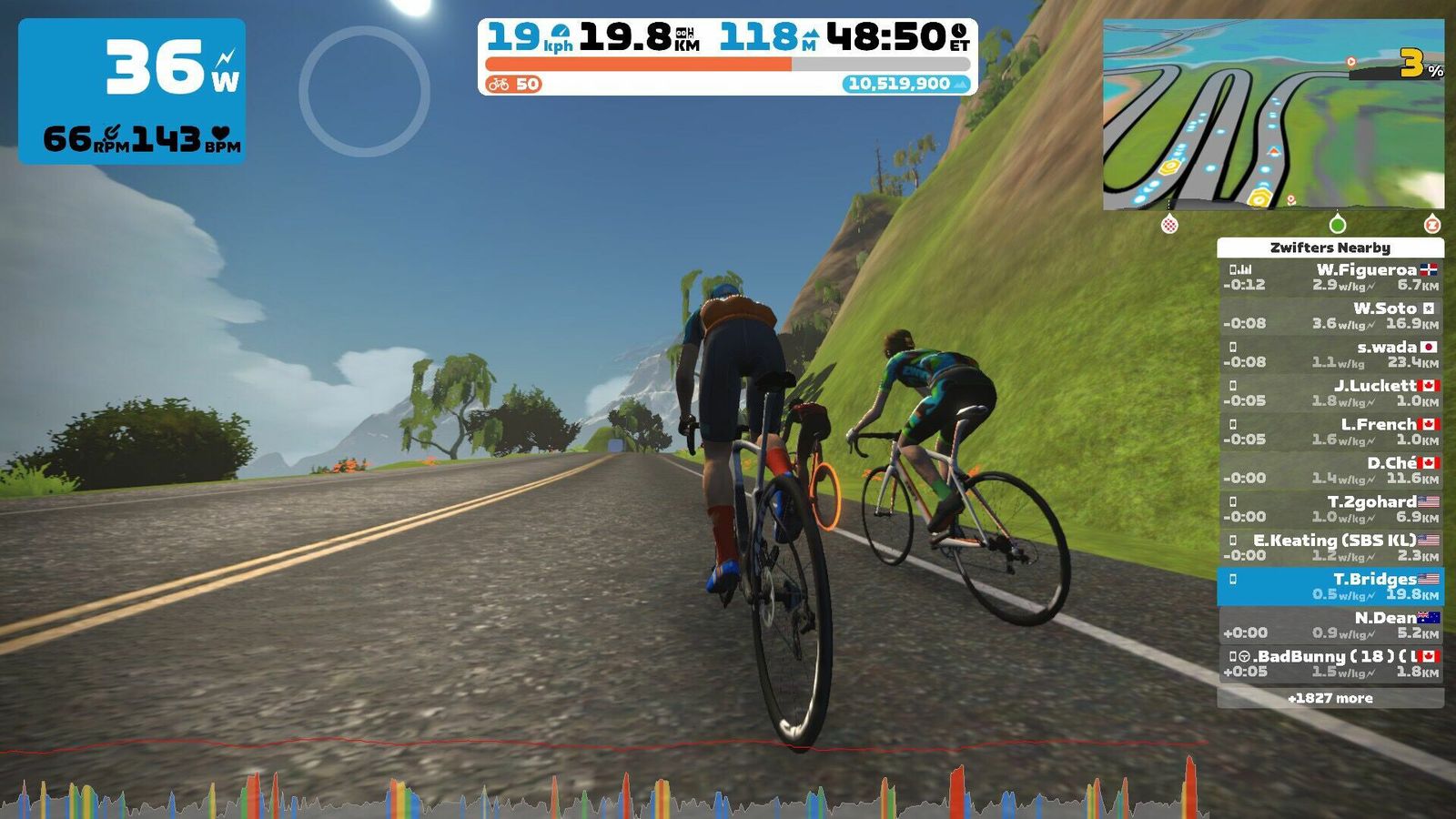The width and height of the screenshot is (1456, 819).
Task: Select W.Soto rider row
Action: pyautogui.click(x=1330, y=316)
